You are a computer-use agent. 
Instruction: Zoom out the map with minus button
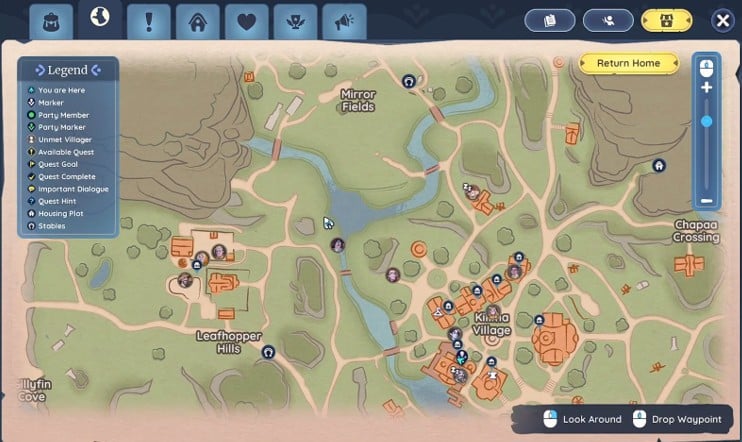click(x=706, y=201)
